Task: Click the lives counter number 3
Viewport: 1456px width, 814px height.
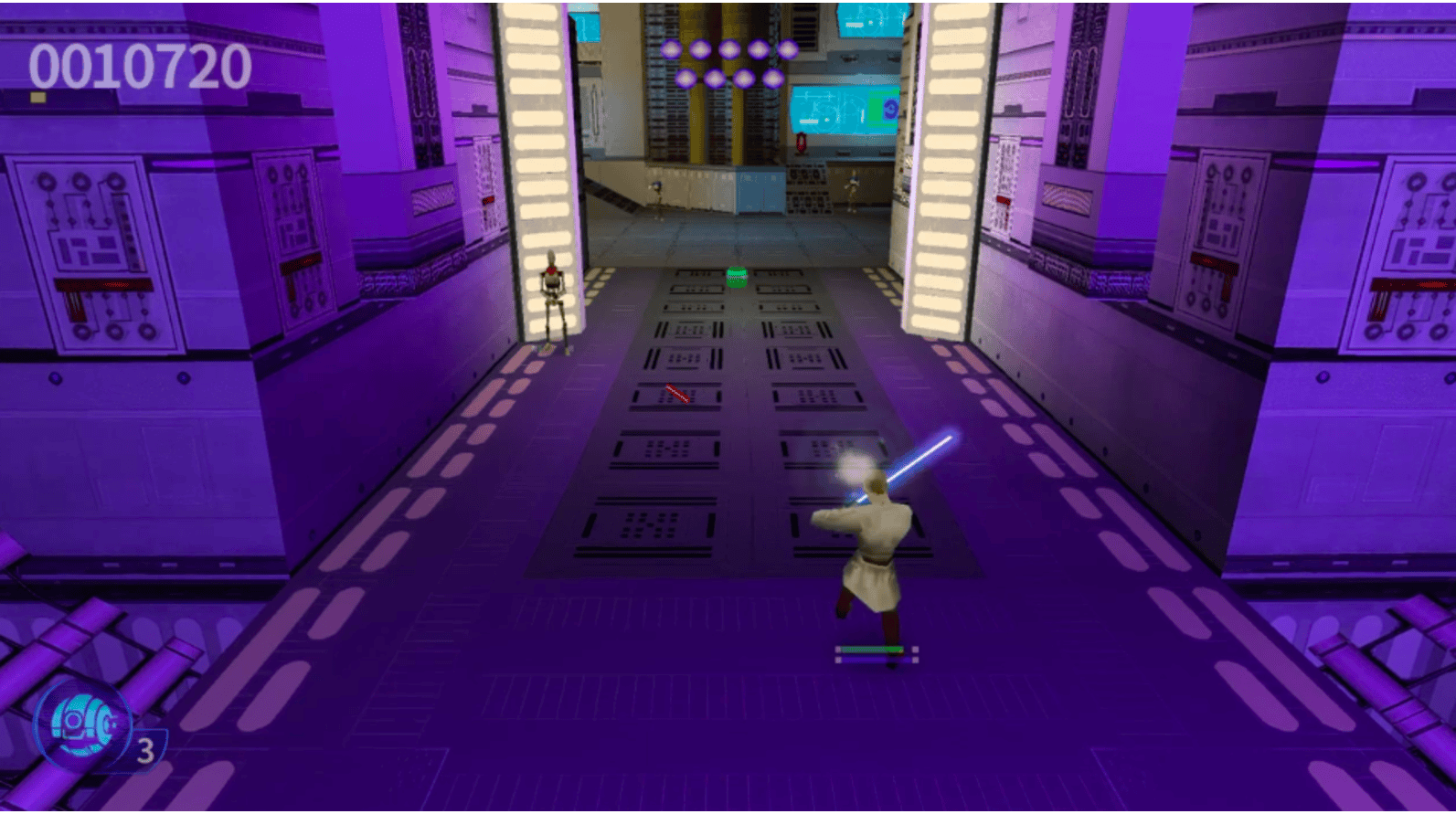Action: (x=146, y=749)
